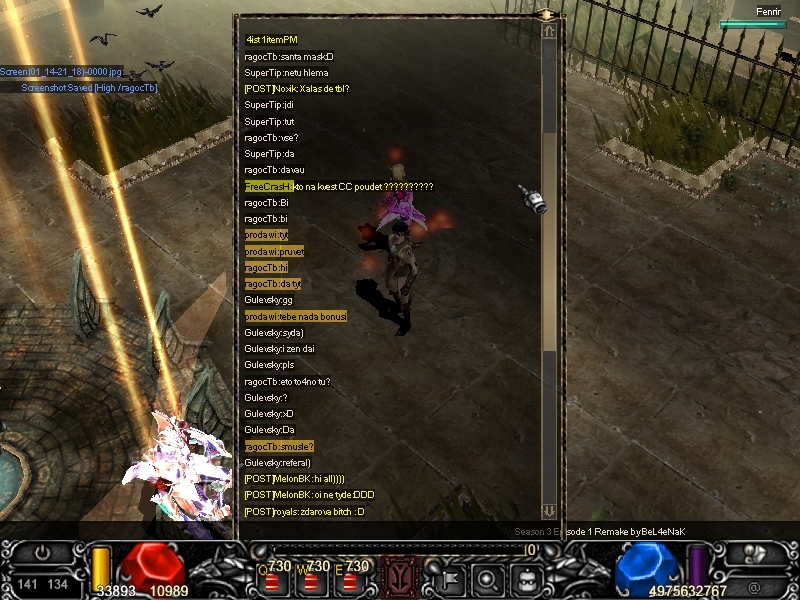Click the chat log scrollbar thumb
The height and width of the screenshot is (600, 800).
(549, 240)
